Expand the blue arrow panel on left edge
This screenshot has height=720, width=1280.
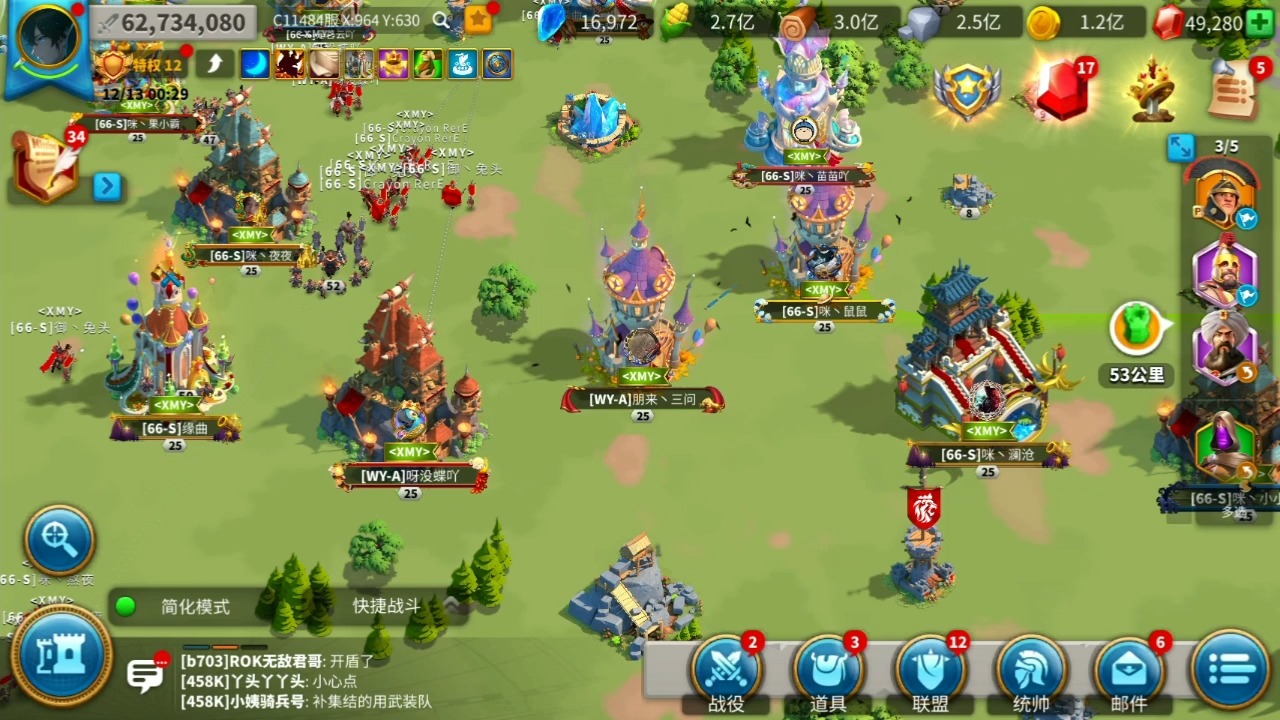click(108, 187)
